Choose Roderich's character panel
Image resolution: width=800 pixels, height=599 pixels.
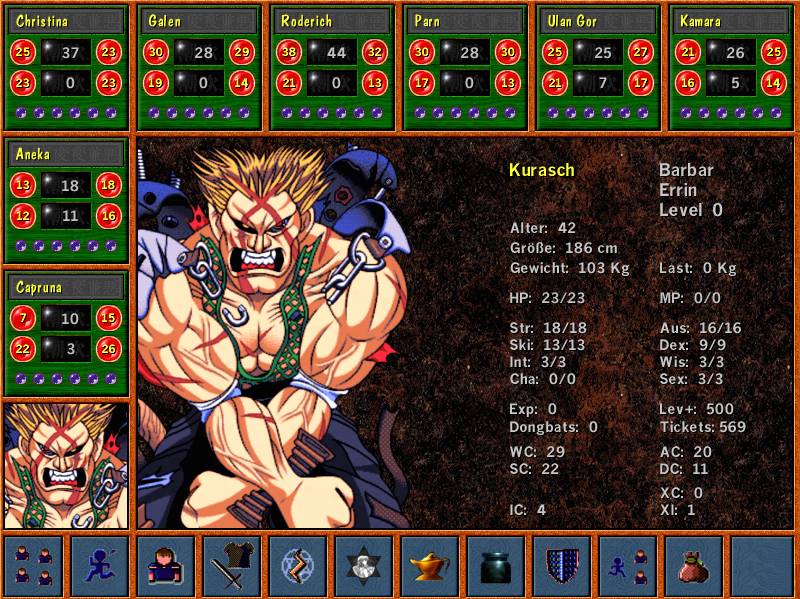333,66
